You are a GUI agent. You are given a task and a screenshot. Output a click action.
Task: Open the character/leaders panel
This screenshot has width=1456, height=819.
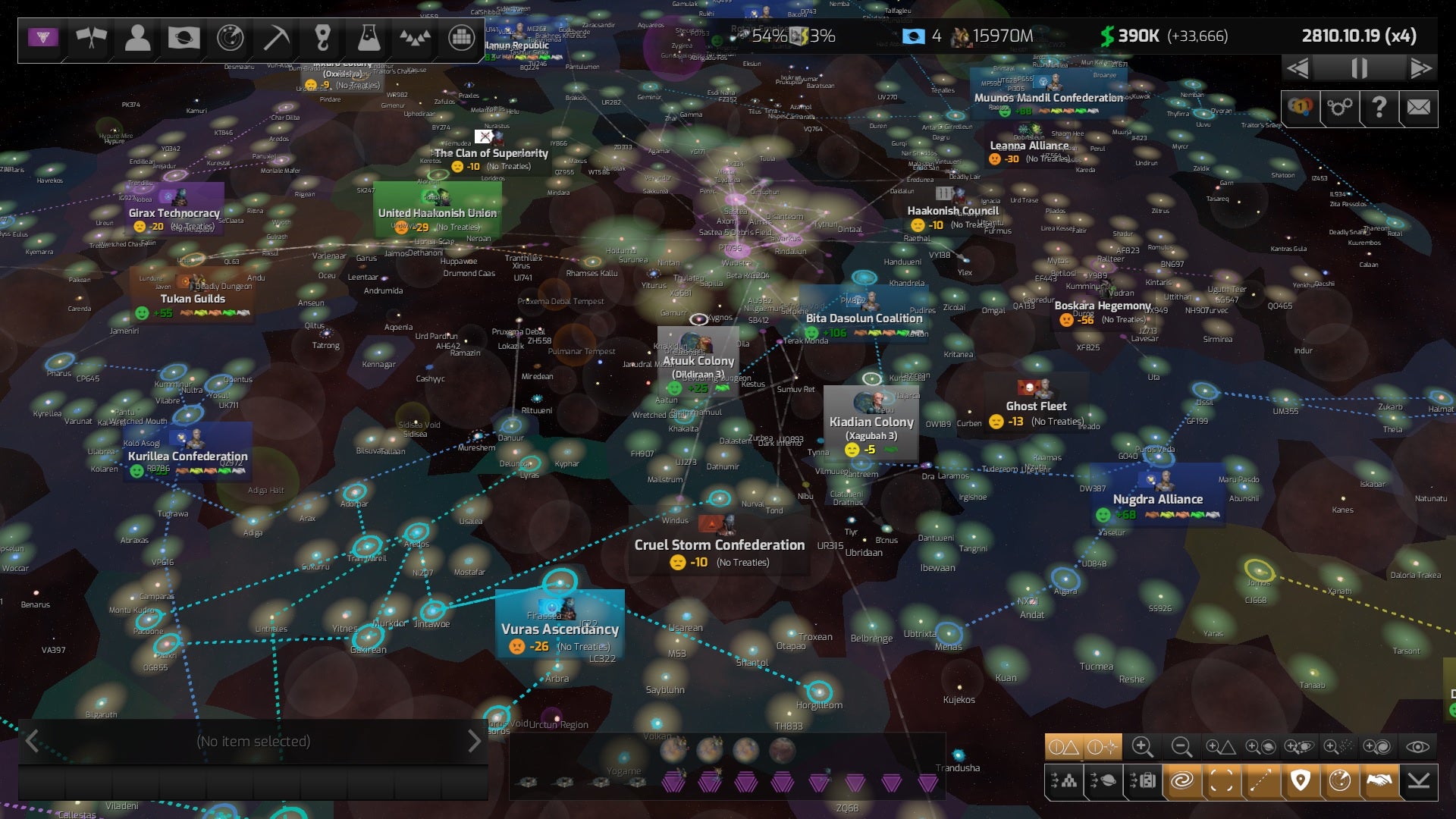coord(137,37)
